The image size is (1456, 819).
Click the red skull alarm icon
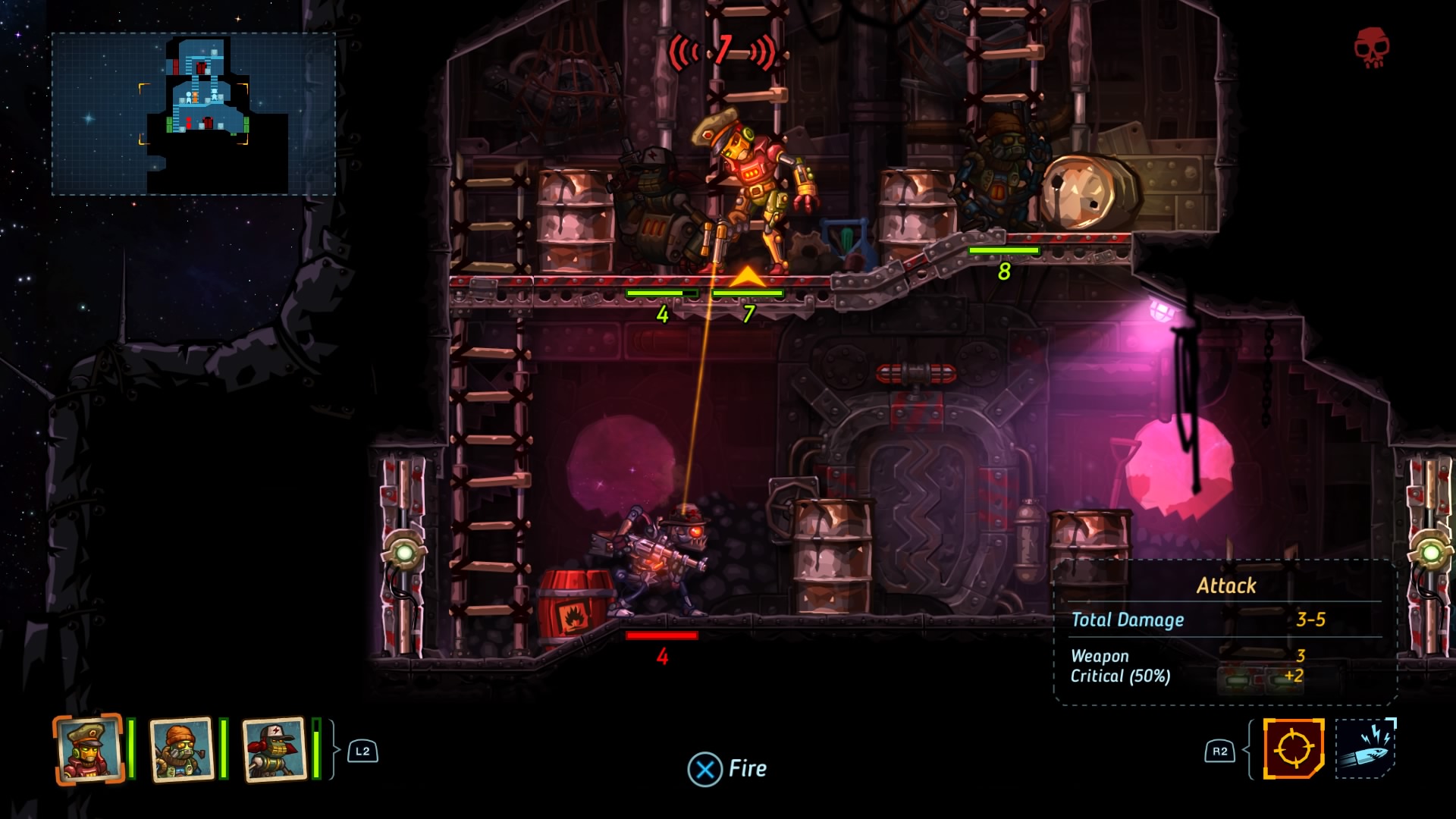click(x=1372, y=48)
